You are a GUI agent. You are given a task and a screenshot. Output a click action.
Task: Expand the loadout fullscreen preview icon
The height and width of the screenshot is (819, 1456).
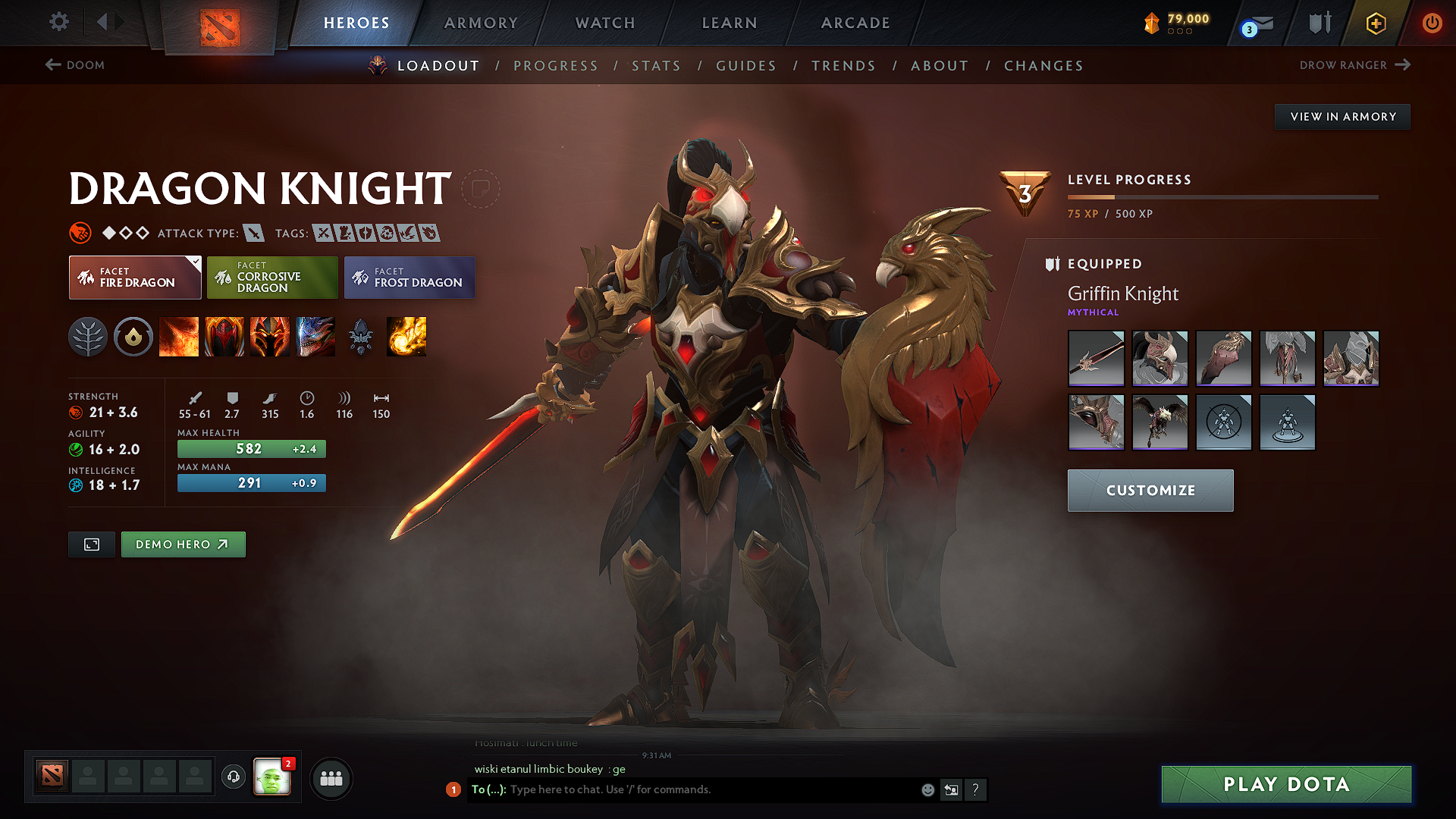pos(91,544)
